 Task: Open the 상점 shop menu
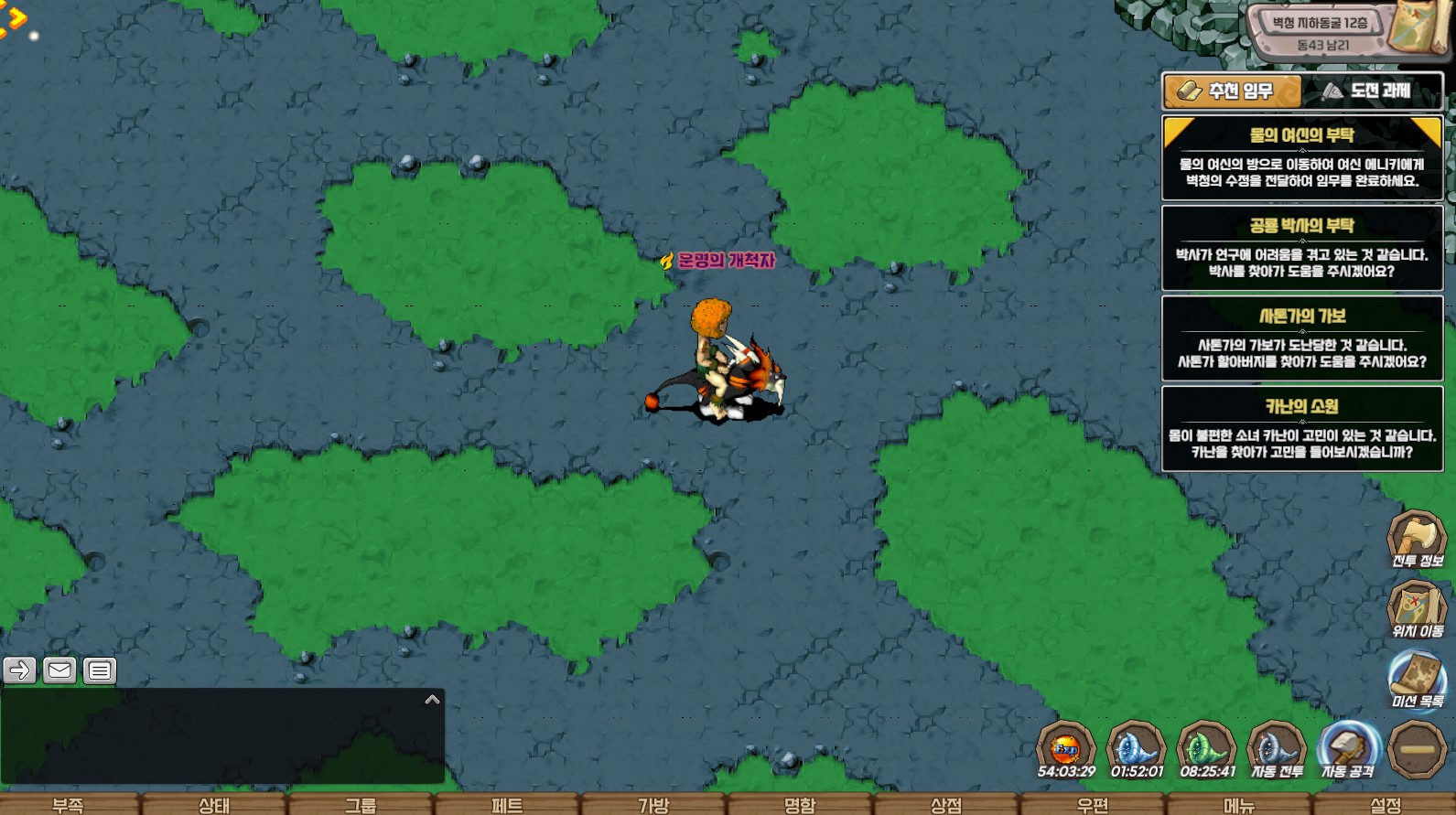point(946,805)
